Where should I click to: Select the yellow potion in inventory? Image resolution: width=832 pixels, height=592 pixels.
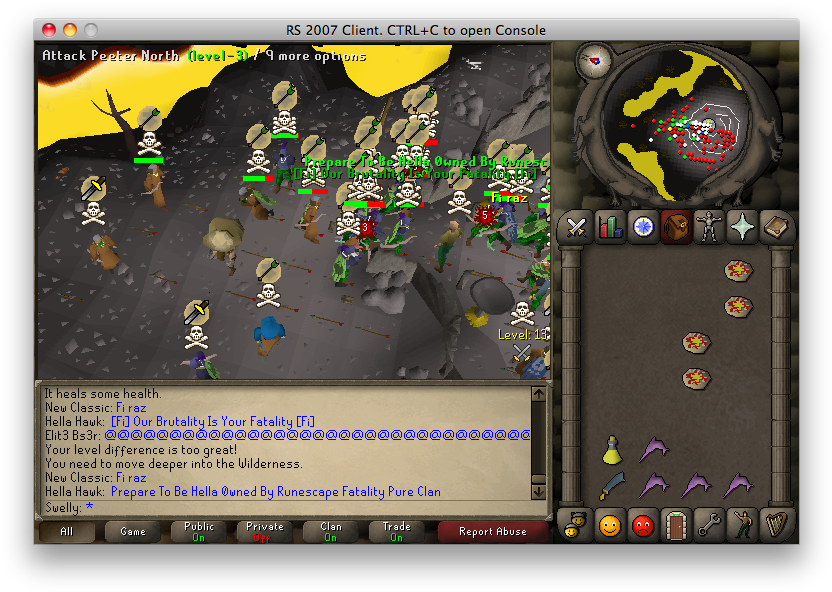[x=612, y=451]
